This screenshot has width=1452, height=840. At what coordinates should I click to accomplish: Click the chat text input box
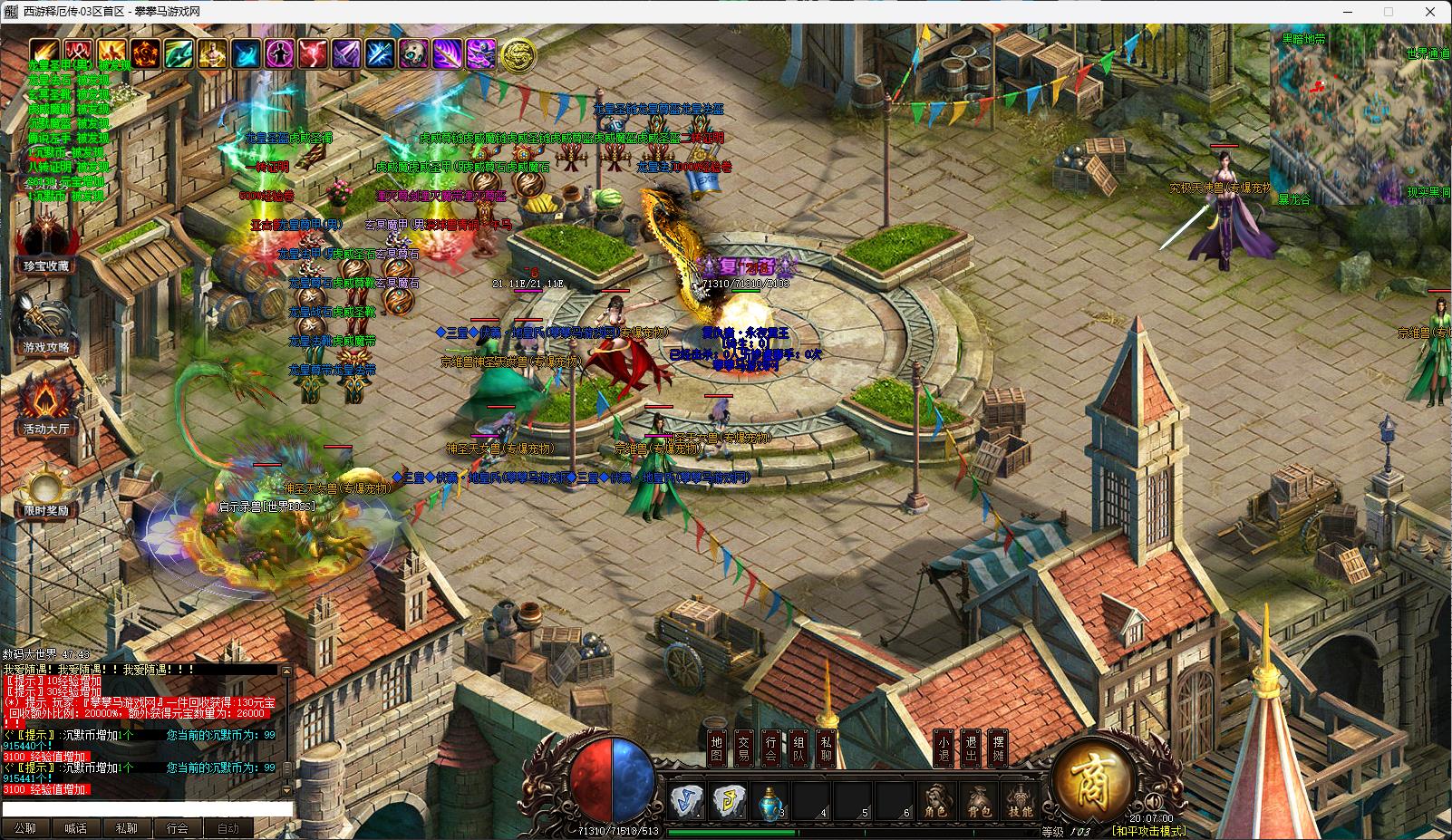pyautogui.click(x=147, y=809)
